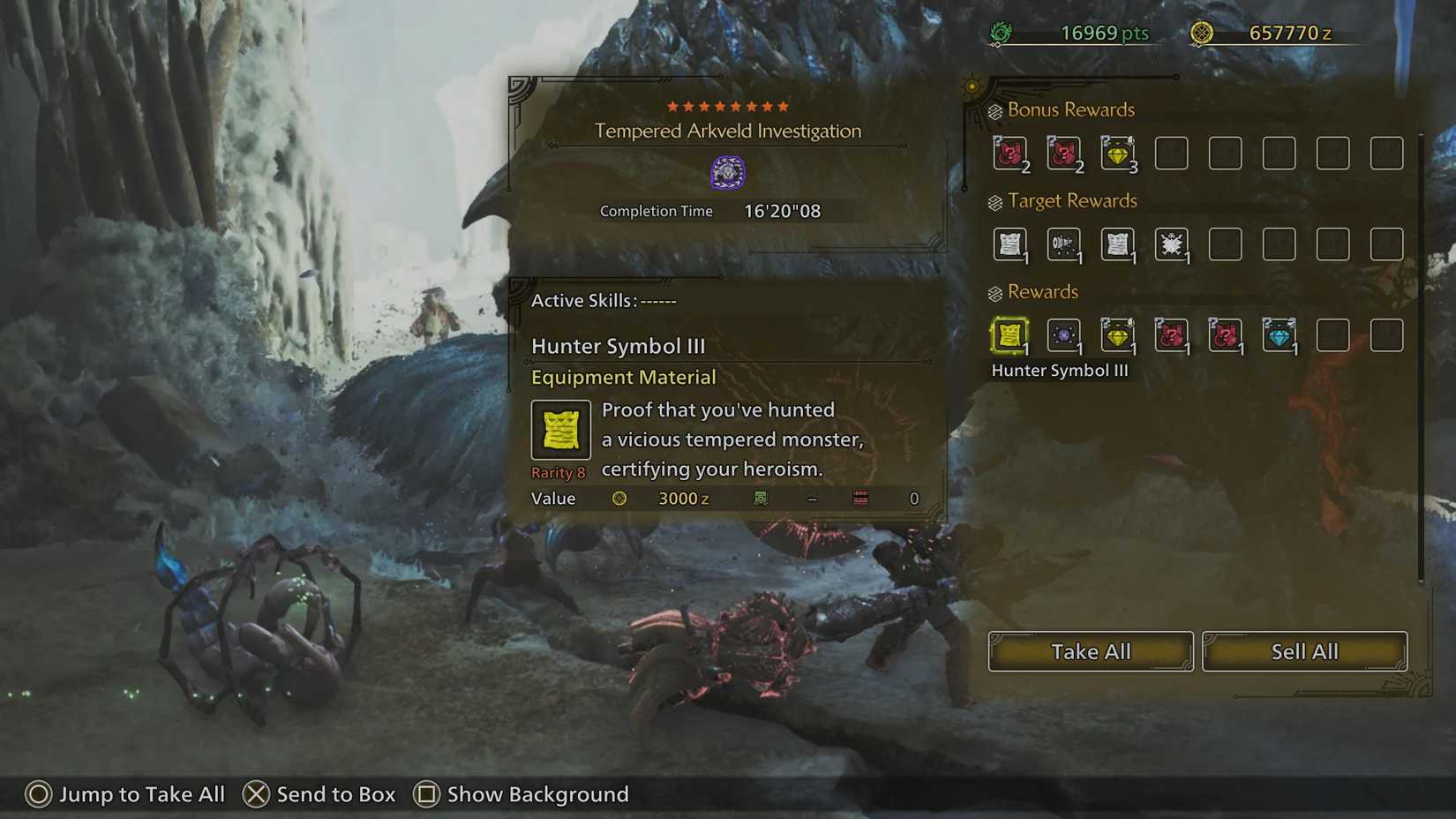Select the first red monster material in Bonus Rewards
Viewport: 1456px width, 819px height.
click(x=1009, y=152)
